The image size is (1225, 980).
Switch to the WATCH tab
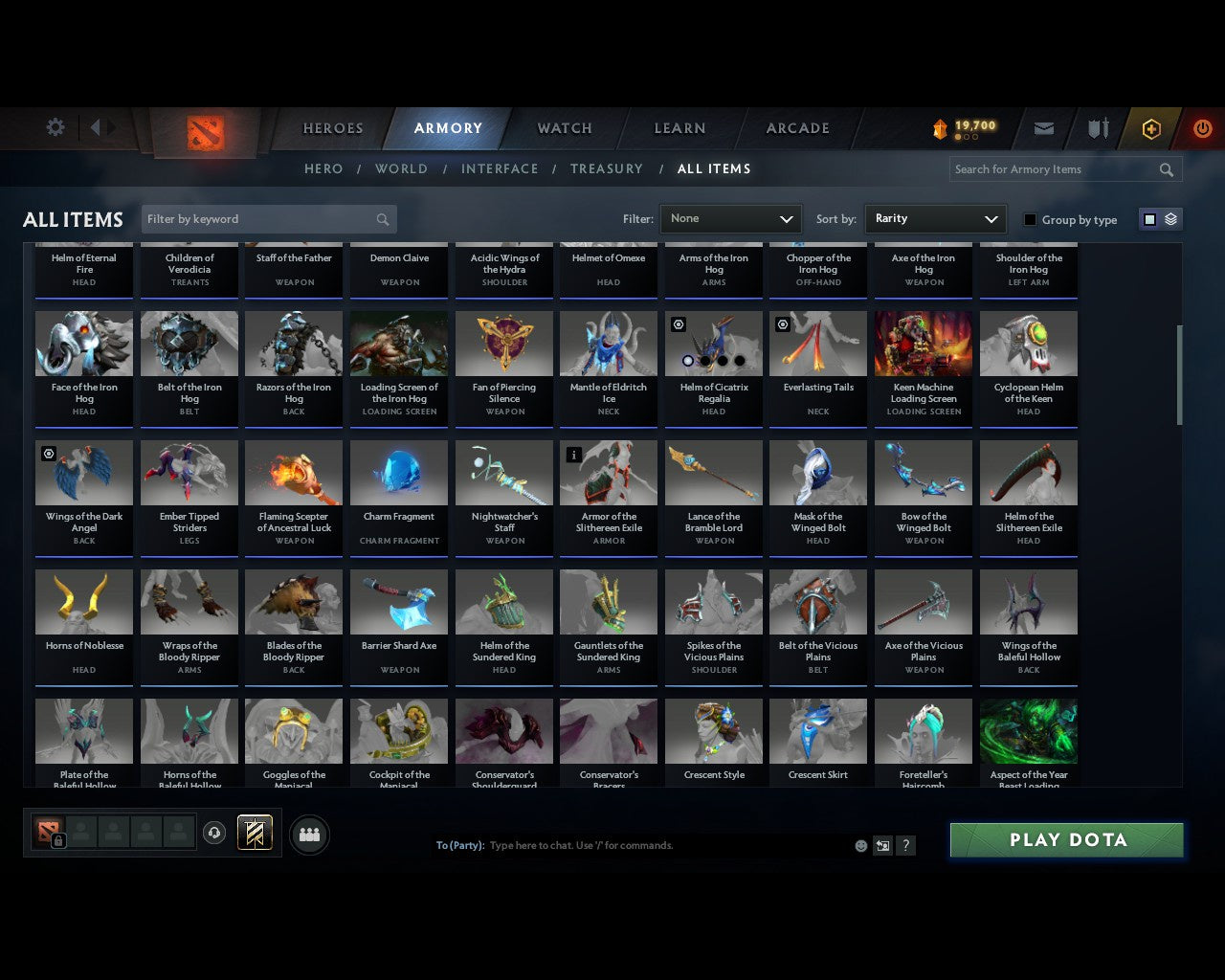click(564, 127)
